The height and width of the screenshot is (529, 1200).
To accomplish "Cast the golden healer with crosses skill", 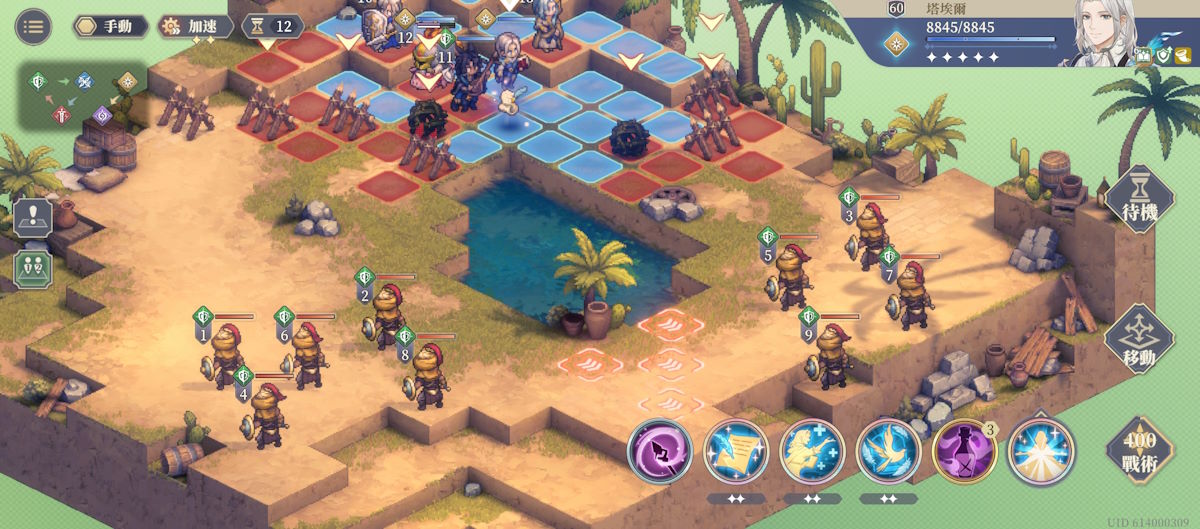I will (x=812, y=452).
